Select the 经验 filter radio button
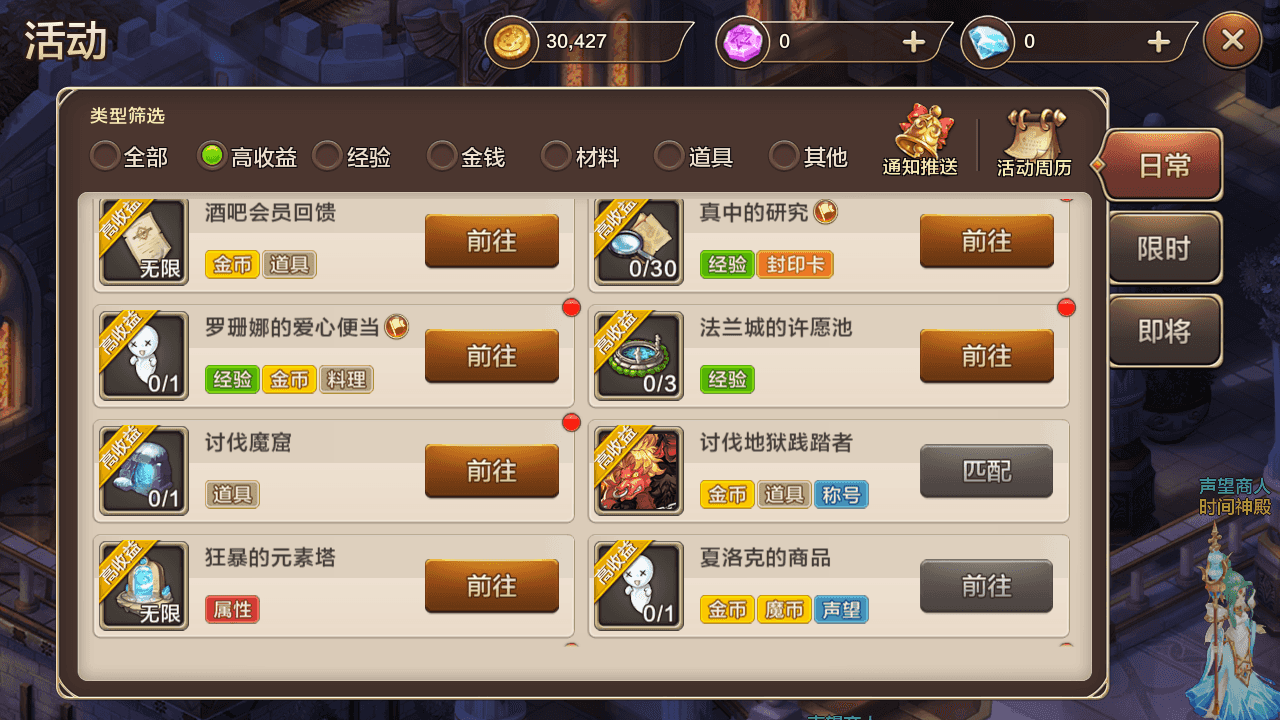Image resolution: width=1280 pixels, height=720 pixels. [327, 157]
